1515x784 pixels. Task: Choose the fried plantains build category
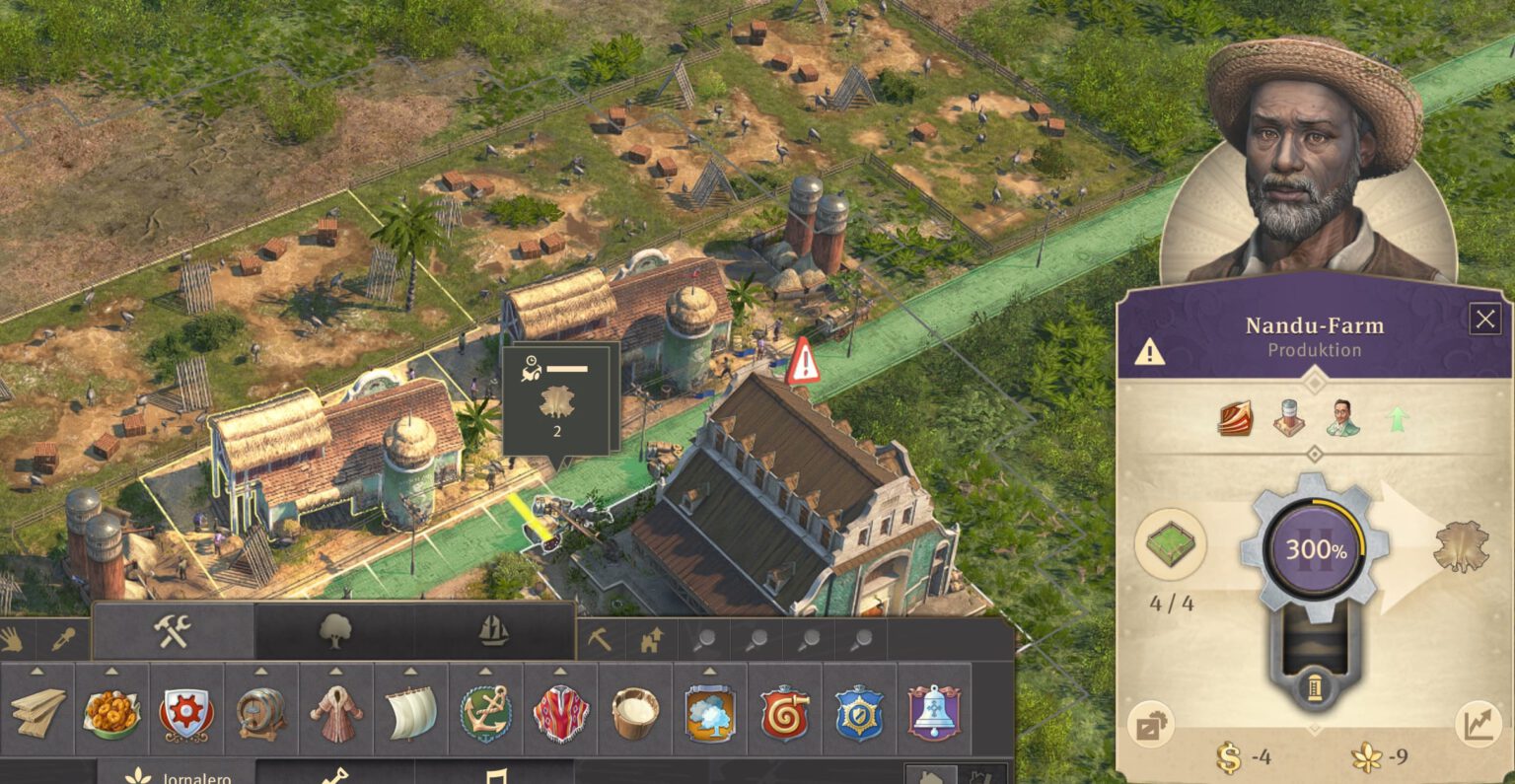pyautogui.click(x=111, y=712)
